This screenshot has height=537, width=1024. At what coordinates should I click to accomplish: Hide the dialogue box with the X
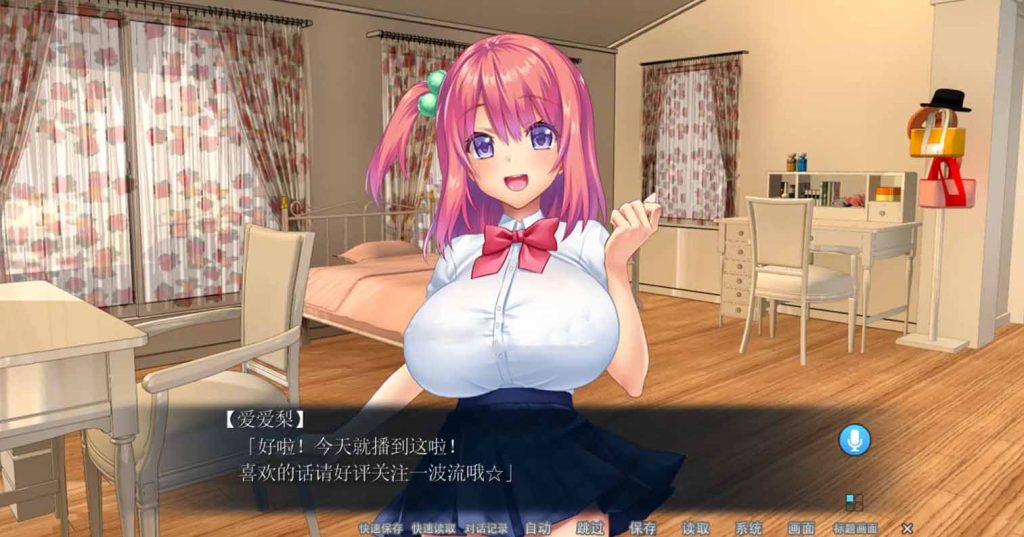tap(907, 528)
